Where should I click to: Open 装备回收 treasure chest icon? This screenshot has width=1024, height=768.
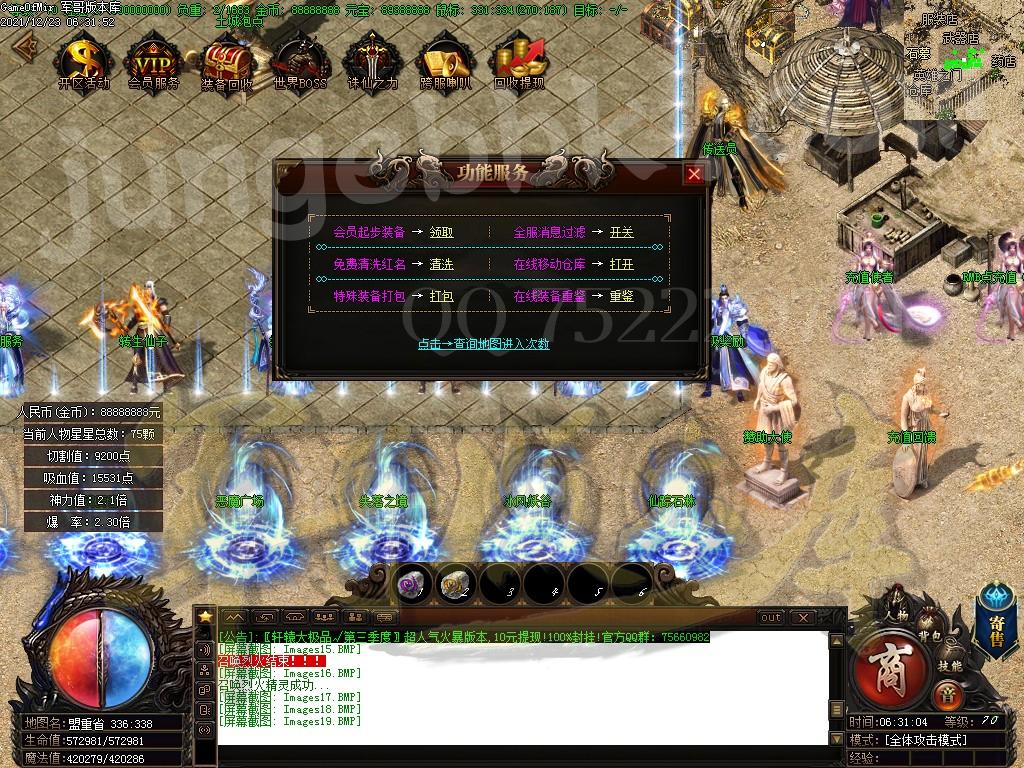227,62
